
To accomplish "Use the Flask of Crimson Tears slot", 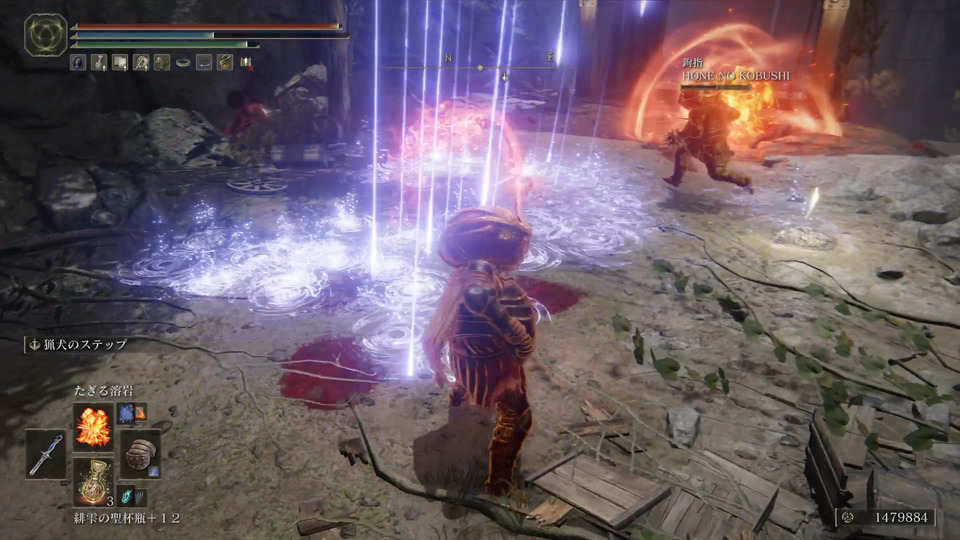I will point(93,481).
